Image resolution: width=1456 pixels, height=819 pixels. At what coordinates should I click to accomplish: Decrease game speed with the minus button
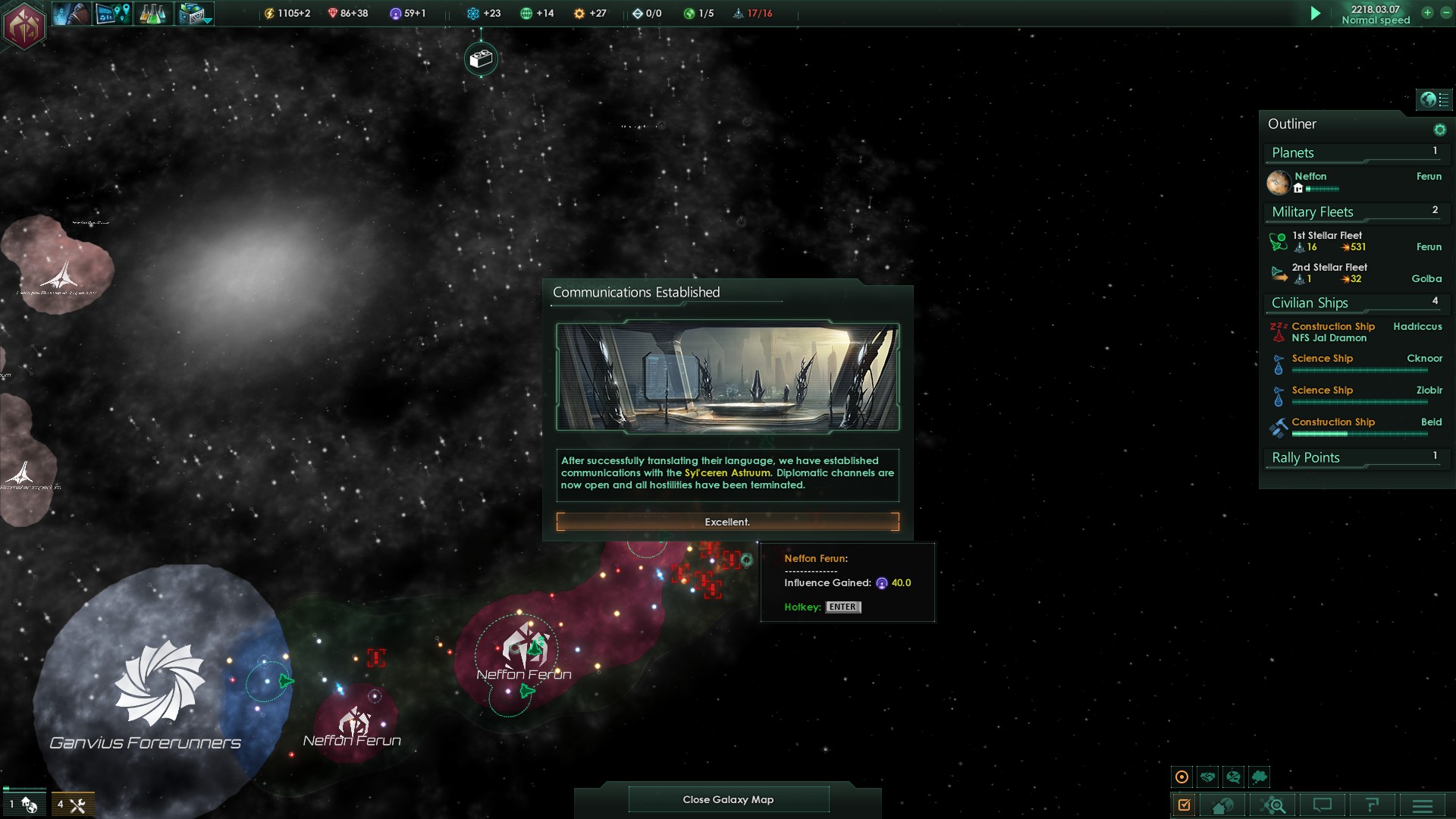point(1445,13)
